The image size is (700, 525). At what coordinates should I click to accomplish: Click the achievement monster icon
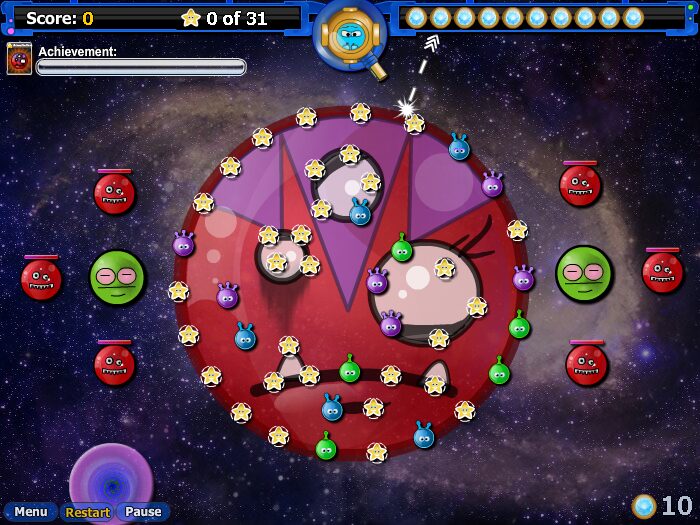tap(19, 59)
